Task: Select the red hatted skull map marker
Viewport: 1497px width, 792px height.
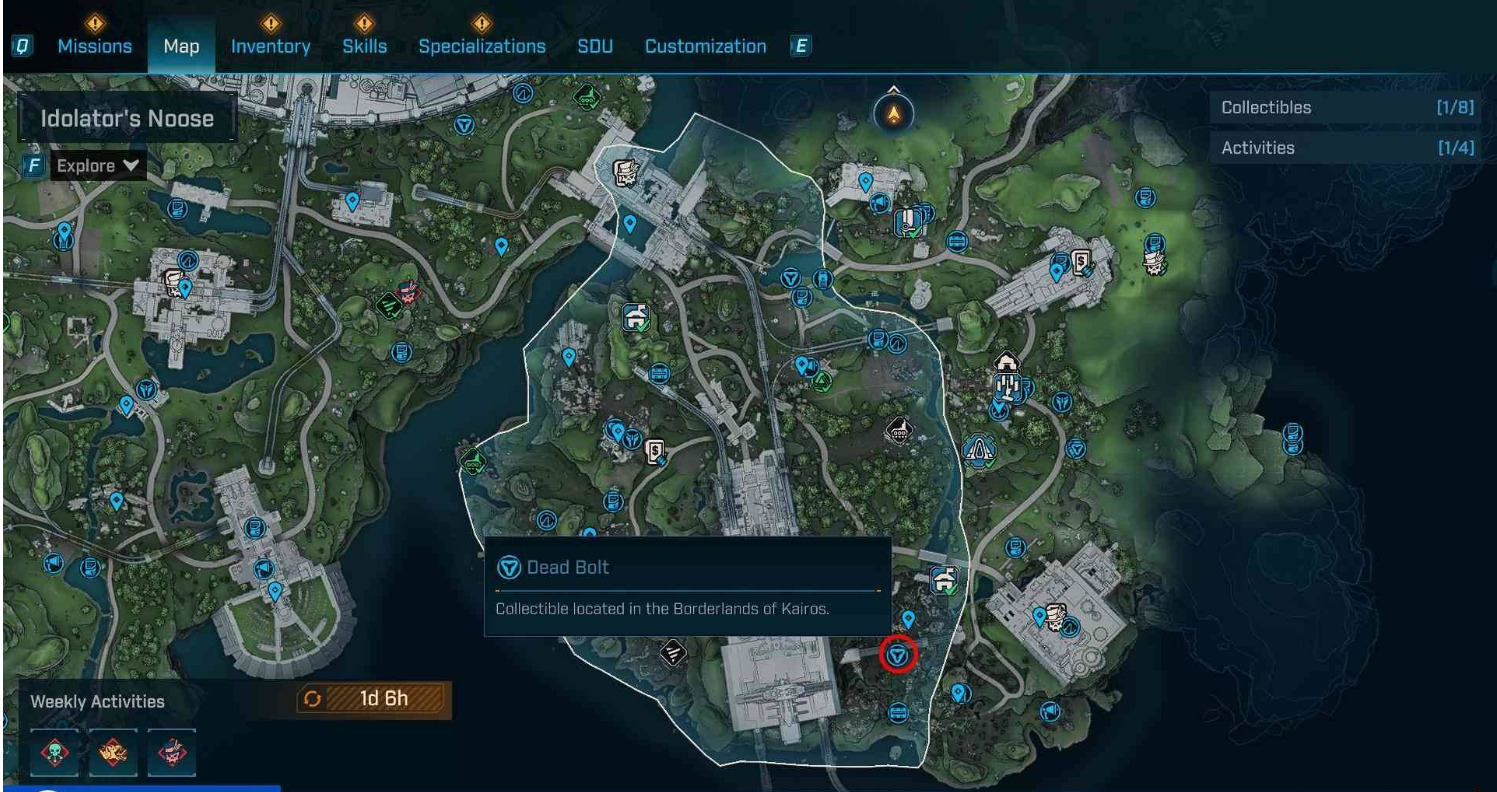Action: [x=410, y=292]
